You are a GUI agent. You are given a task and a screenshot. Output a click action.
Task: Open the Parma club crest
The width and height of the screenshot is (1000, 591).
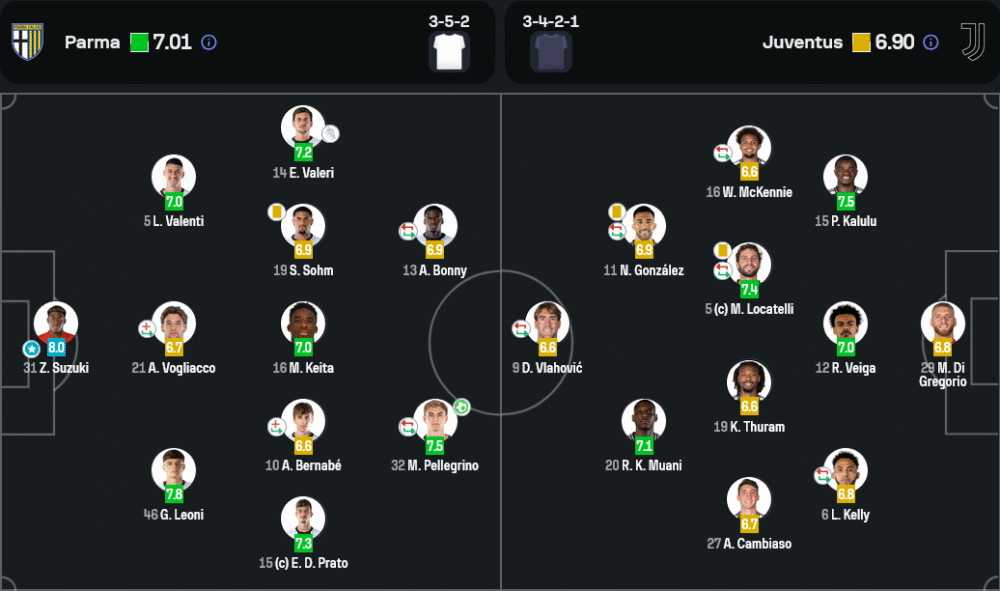(x=27, y=42)
